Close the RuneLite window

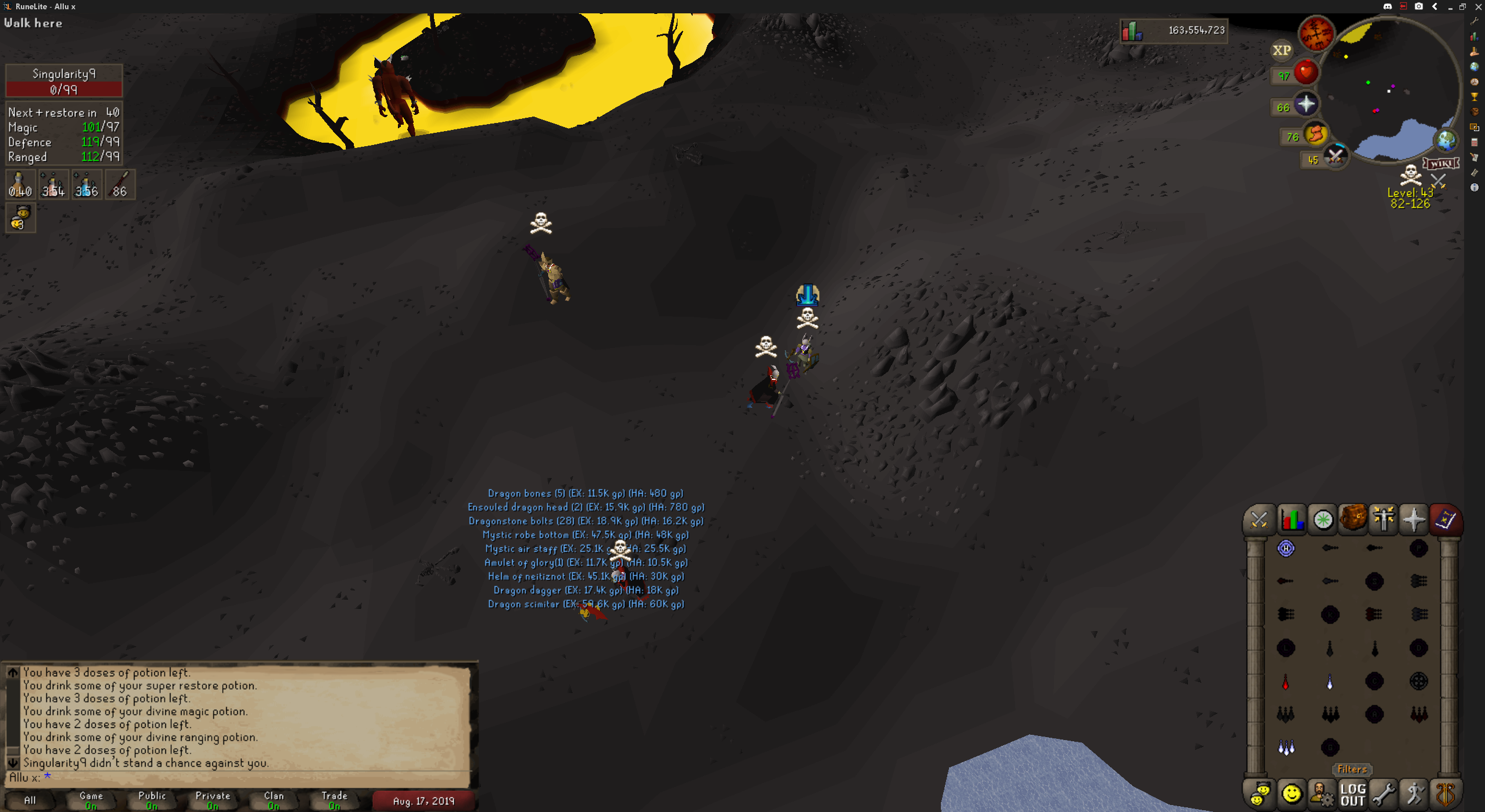1478,6
